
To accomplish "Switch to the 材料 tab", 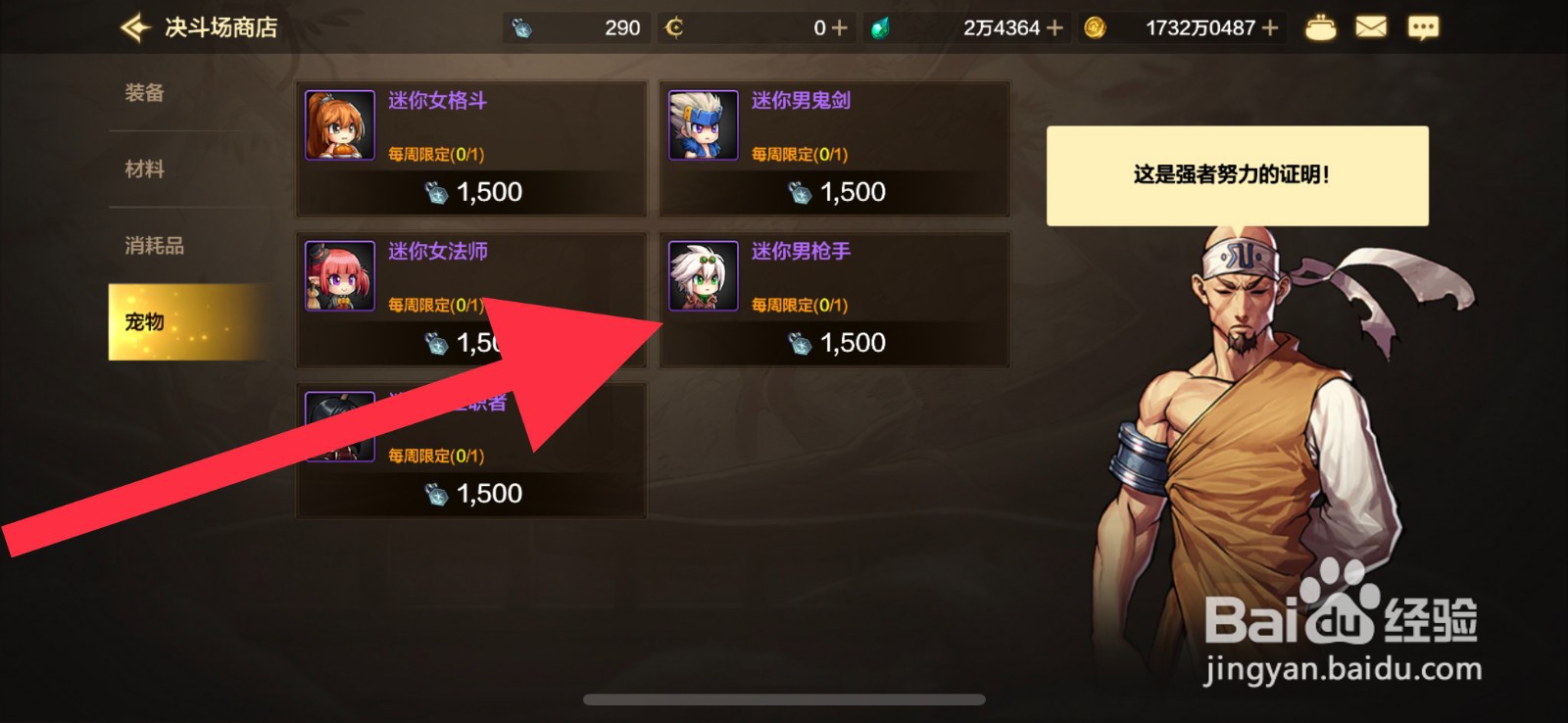I will [x=145, y=169].
